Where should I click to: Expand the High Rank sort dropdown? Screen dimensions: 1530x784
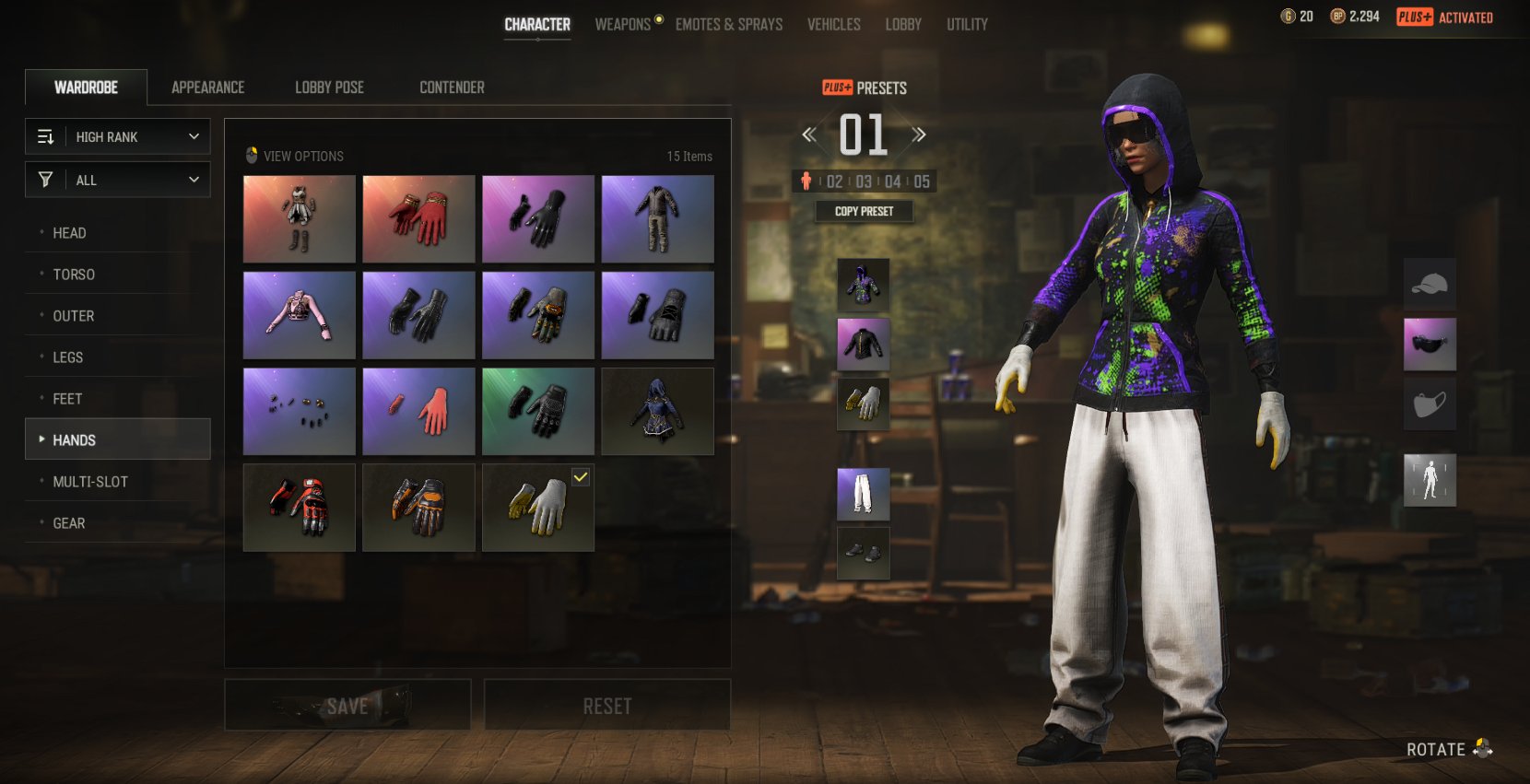[x=118, y=137]
